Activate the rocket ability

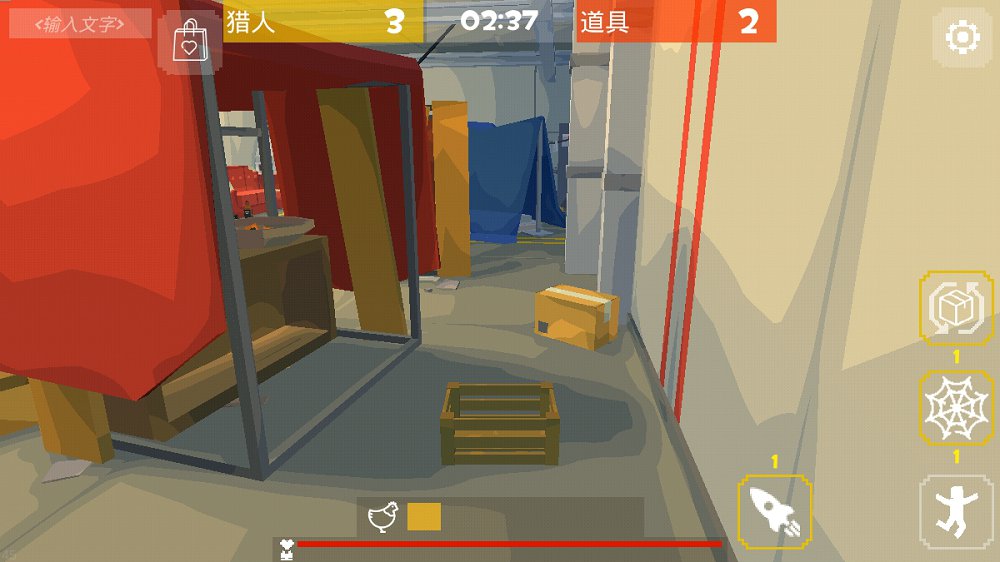(774, 510)
